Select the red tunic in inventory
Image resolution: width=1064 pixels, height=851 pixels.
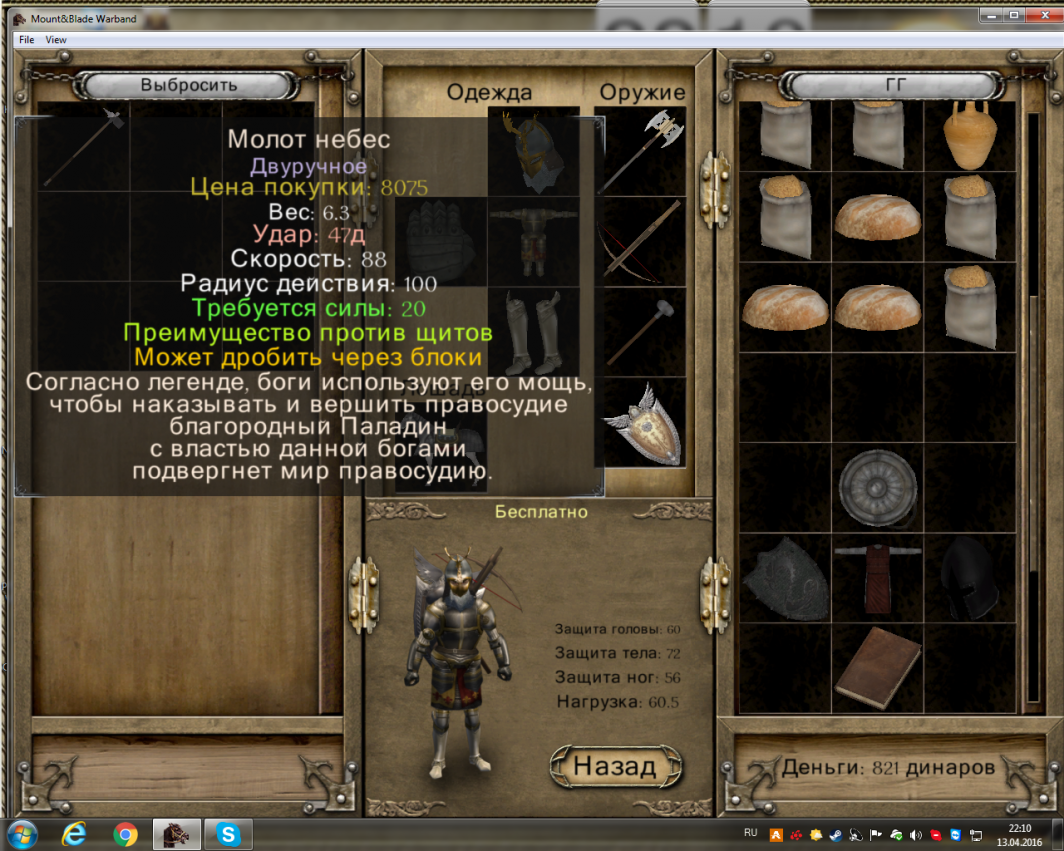(877, 578)
